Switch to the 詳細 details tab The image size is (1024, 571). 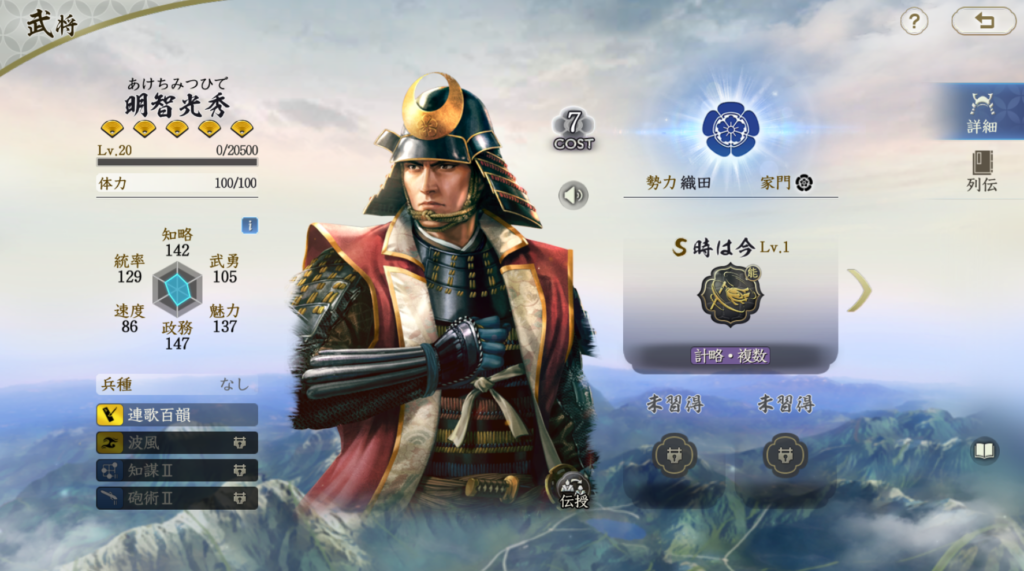[981, 112]
